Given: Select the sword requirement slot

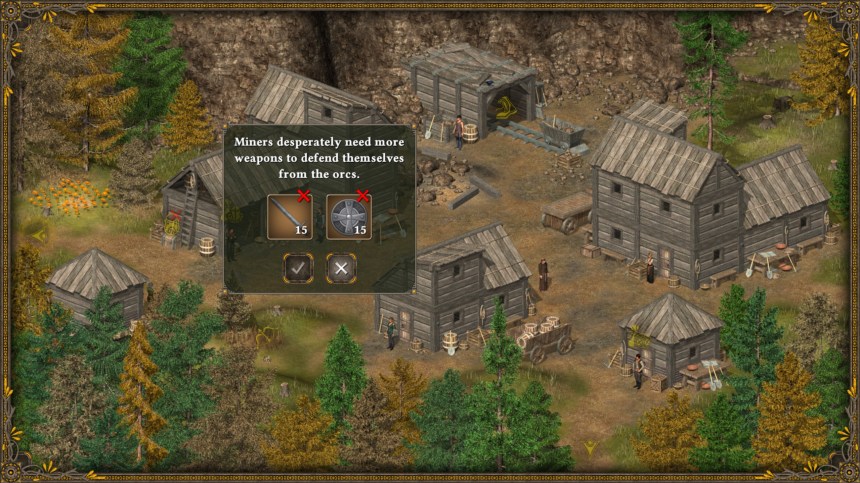Looking at the screenshot, I should 289,217.
